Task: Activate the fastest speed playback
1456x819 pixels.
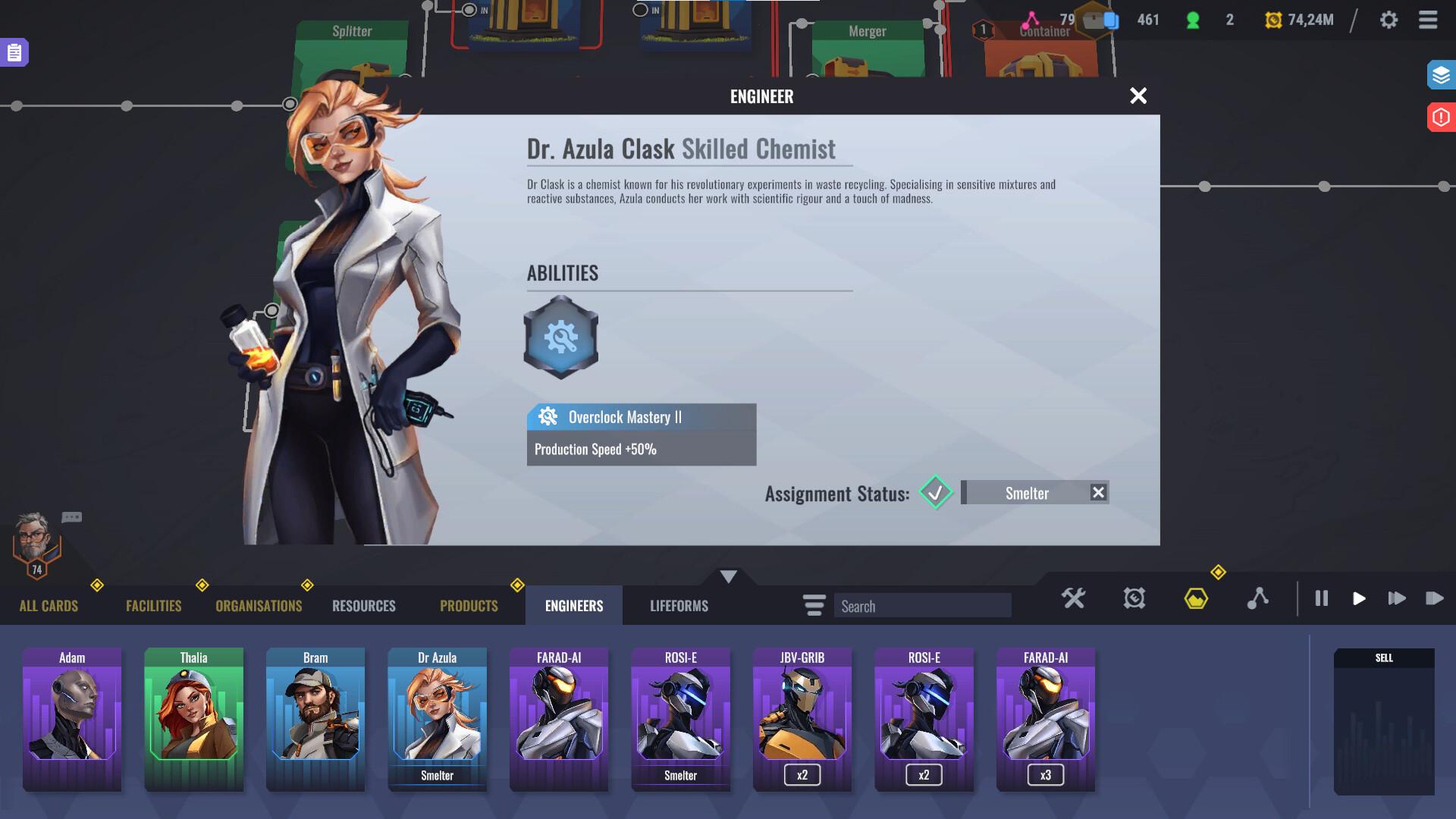Action: [1436, 598]
